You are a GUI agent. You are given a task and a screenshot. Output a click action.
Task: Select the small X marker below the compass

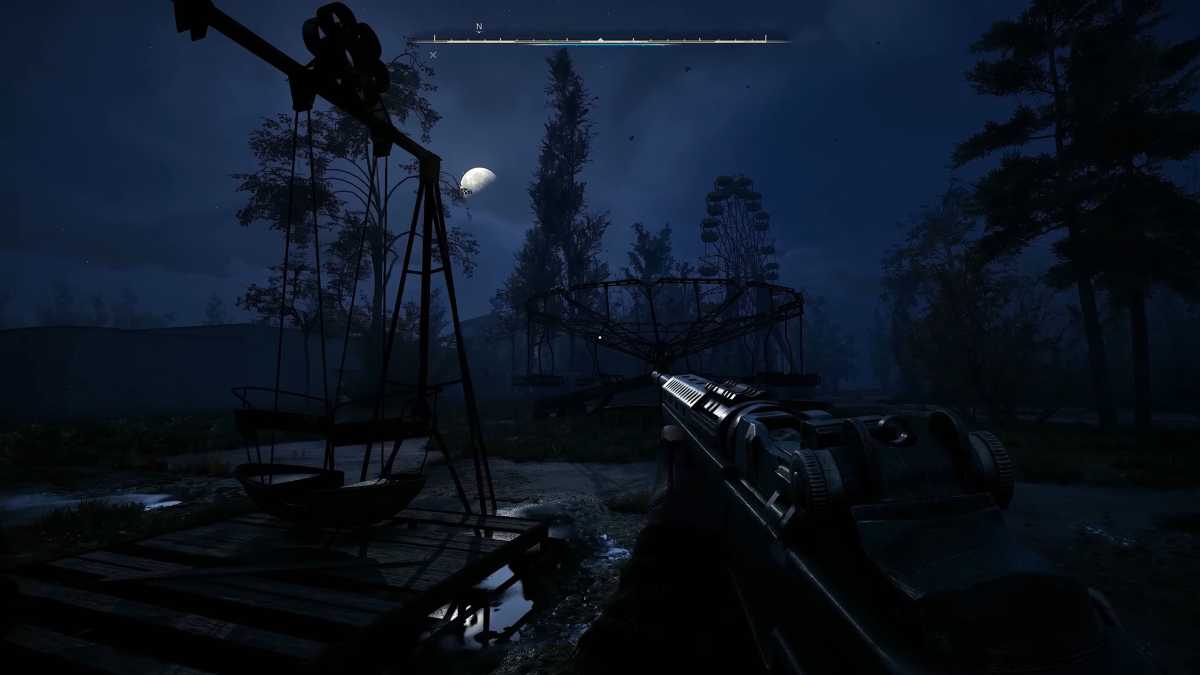433,55
